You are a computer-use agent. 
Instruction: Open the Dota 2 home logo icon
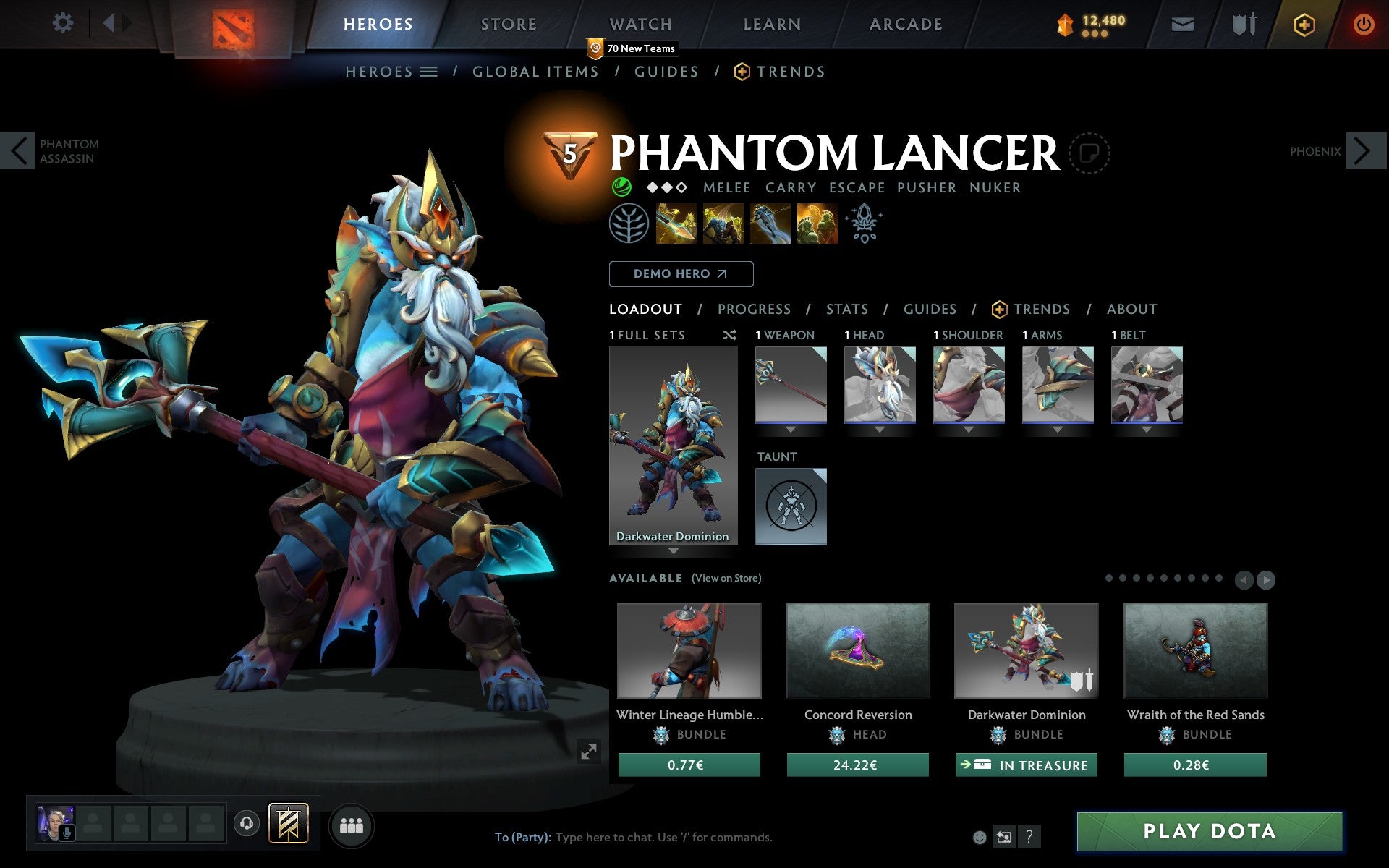click(x=235, y=23)
